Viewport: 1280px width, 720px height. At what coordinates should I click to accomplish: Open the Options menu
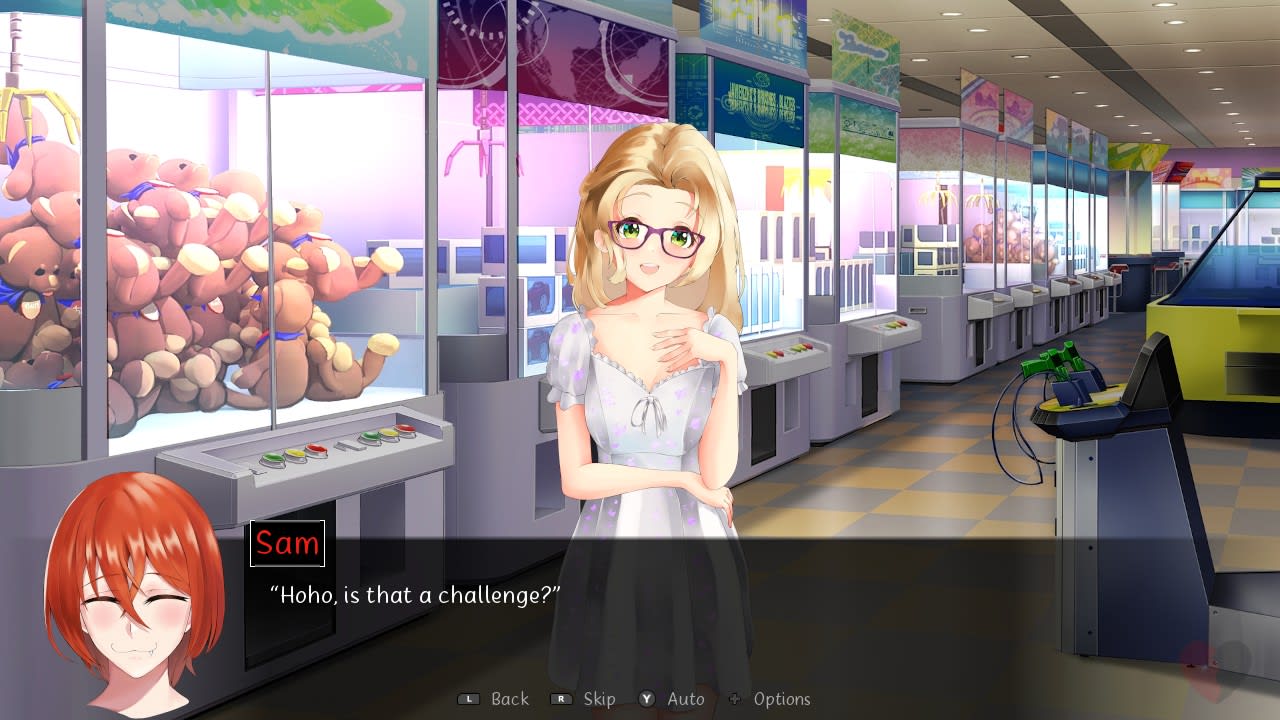(783, 699)
